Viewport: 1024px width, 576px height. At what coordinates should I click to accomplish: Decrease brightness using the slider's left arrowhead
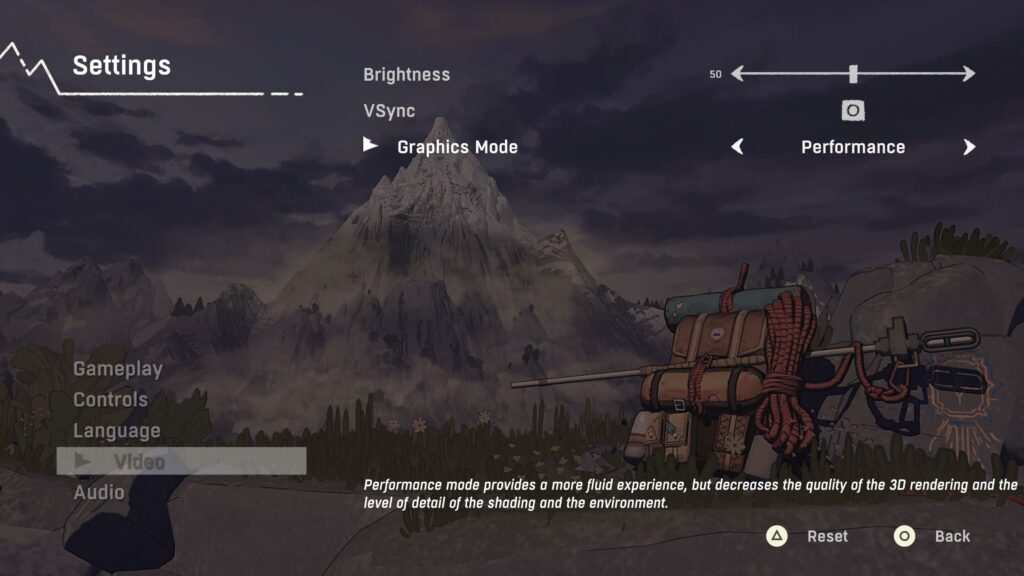[x=738, y=74]
